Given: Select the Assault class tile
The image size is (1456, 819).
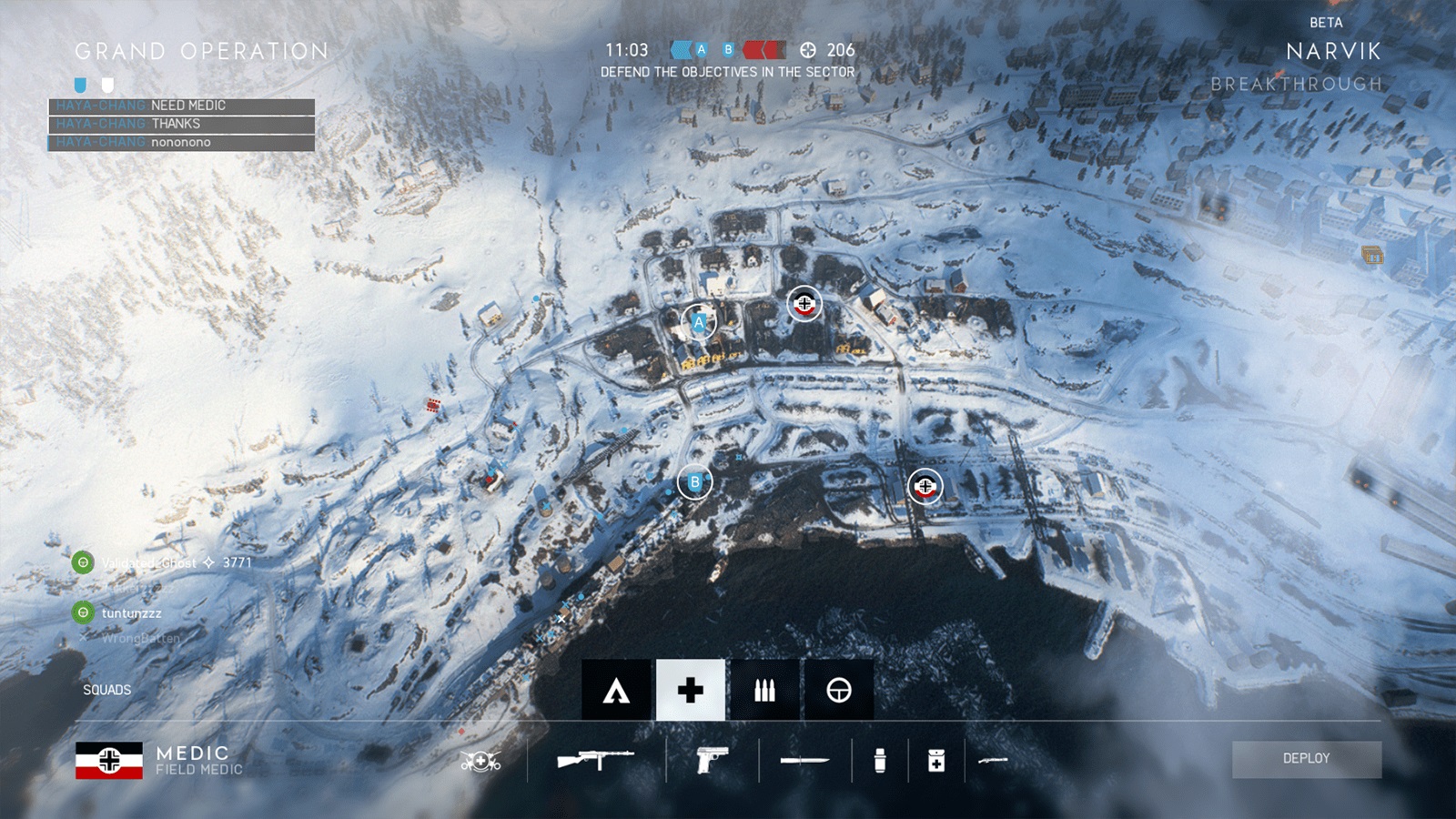Looking at the screenshot, I should tap(617, 691).
